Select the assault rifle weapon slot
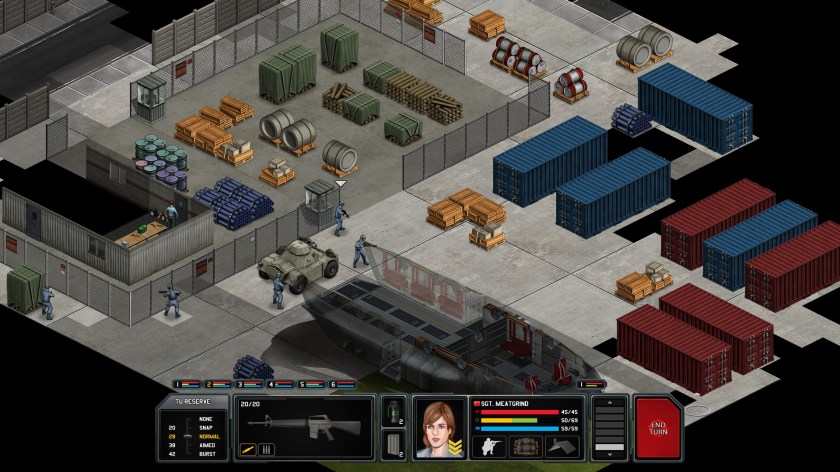 pyautogui.click(x=303, y=422)
